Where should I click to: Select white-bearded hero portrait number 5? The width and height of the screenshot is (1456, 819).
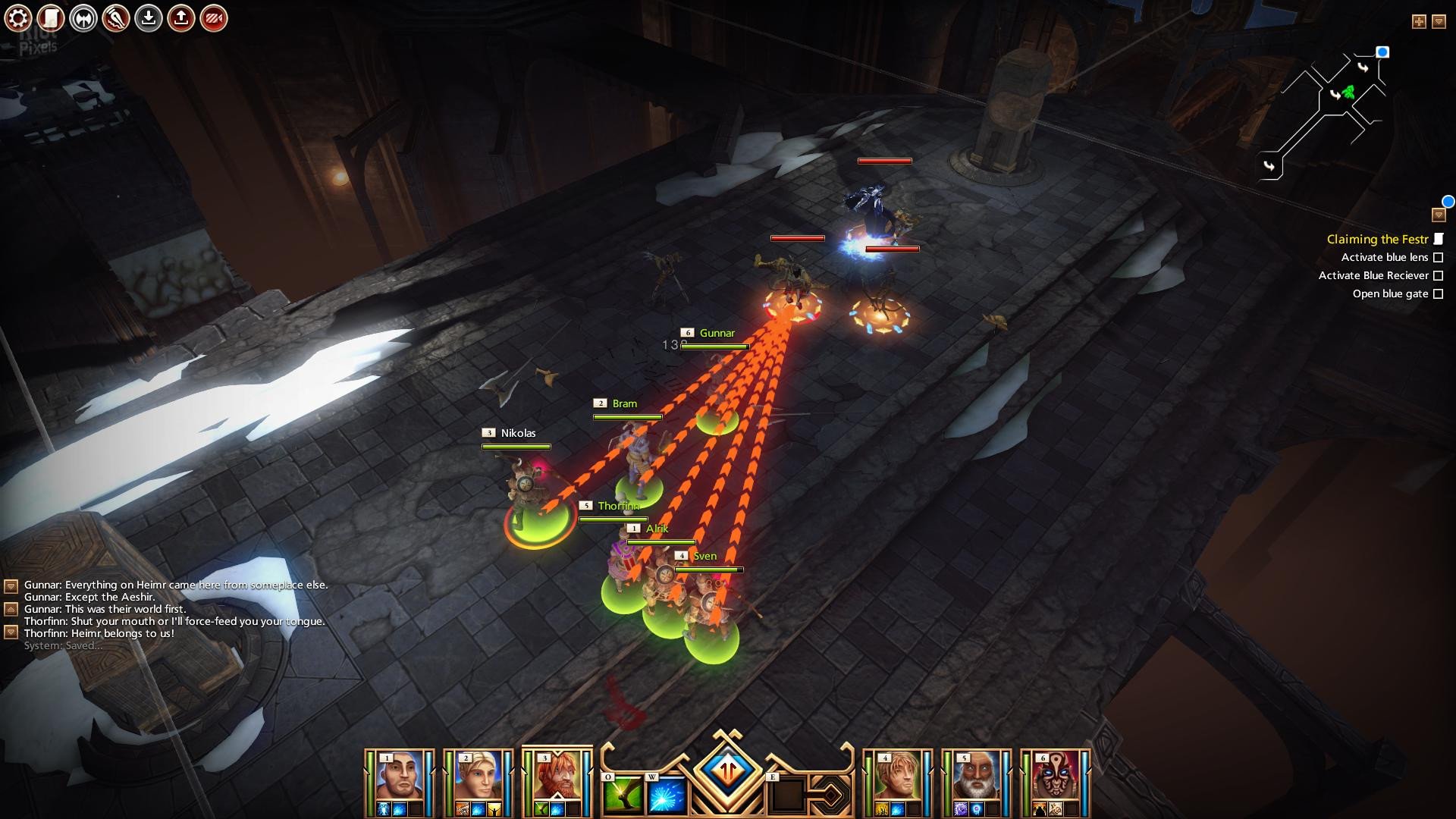tap(977, 777)
